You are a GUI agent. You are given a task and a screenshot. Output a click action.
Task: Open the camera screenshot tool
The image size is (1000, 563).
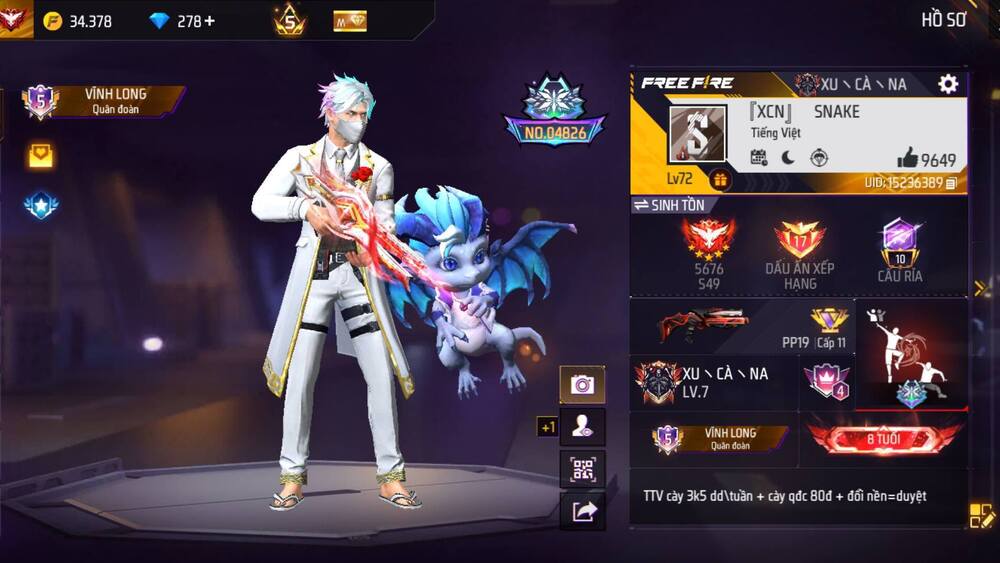click(581, 384)
